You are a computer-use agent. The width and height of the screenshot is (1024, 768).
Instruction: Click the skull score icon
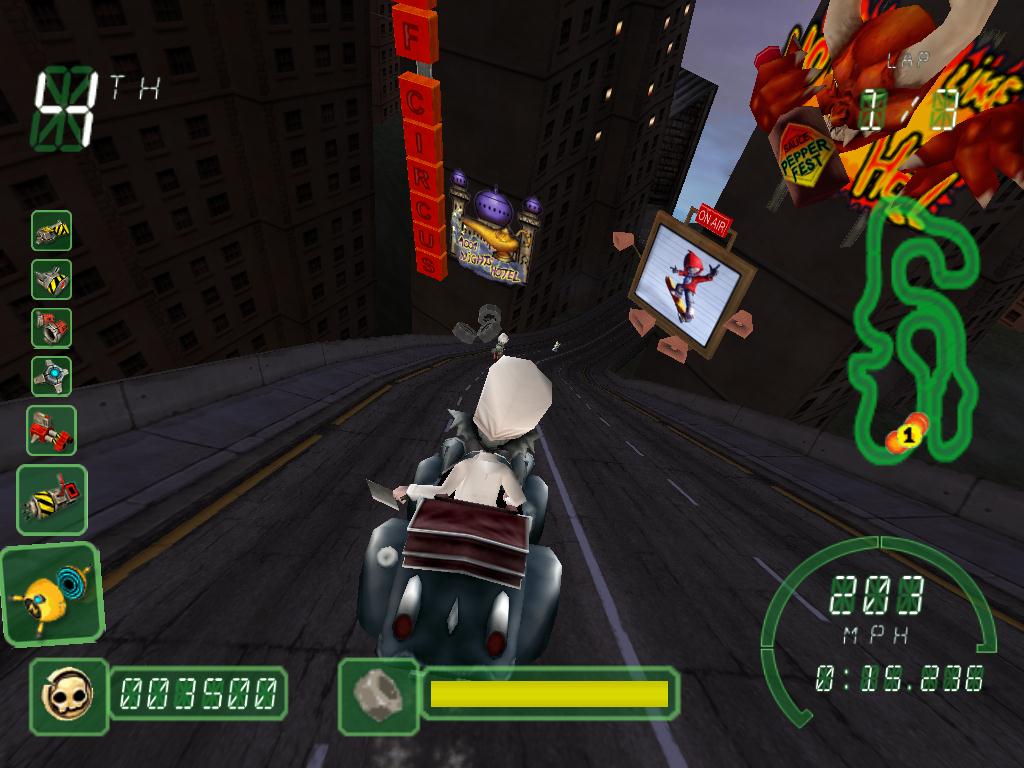pyautogui.click(x=68, y=692)
